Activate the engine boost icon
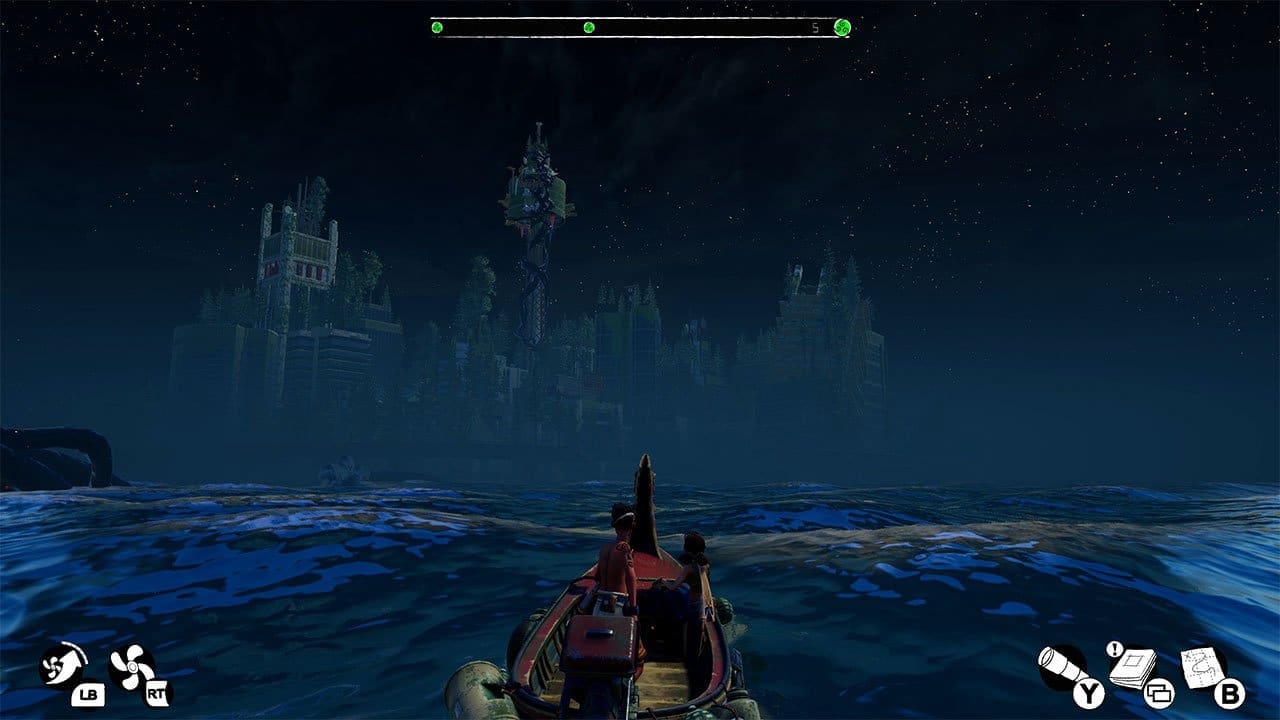Viewport: 1280px width, 720px height. 62,665
